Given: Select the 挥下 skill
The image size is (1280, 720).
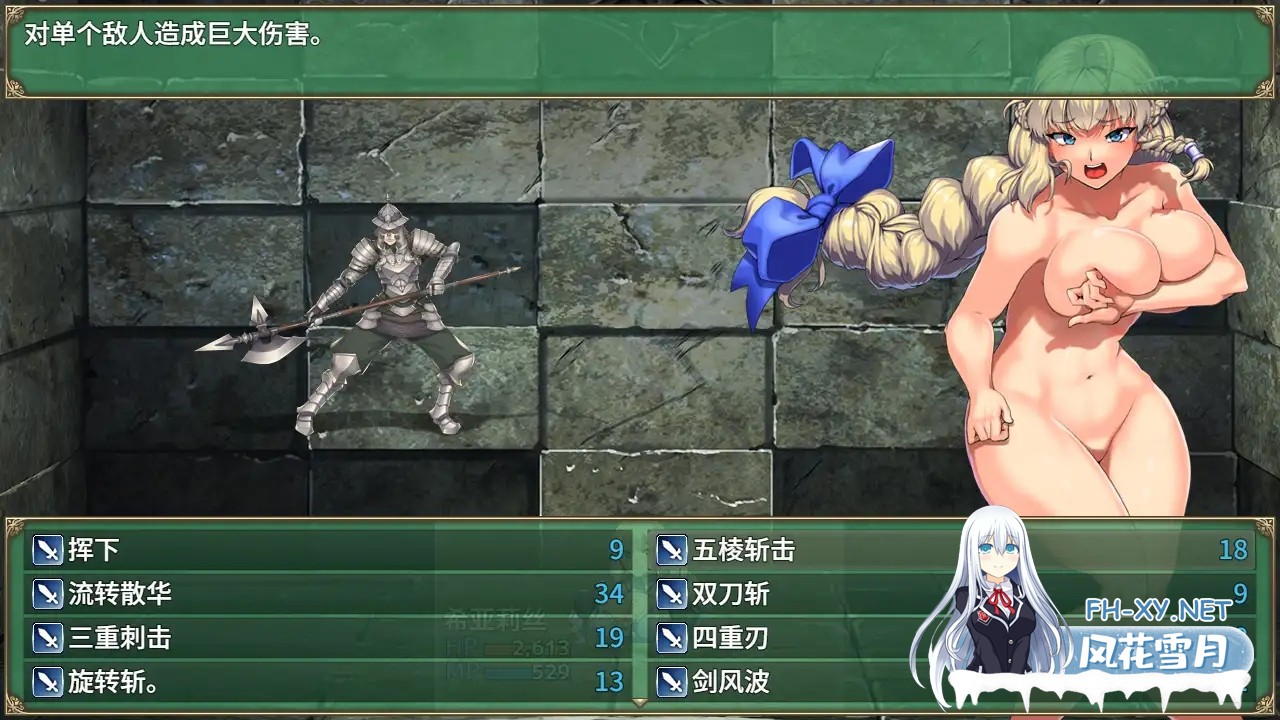Looking at the screenshot, I should point(95,550).
